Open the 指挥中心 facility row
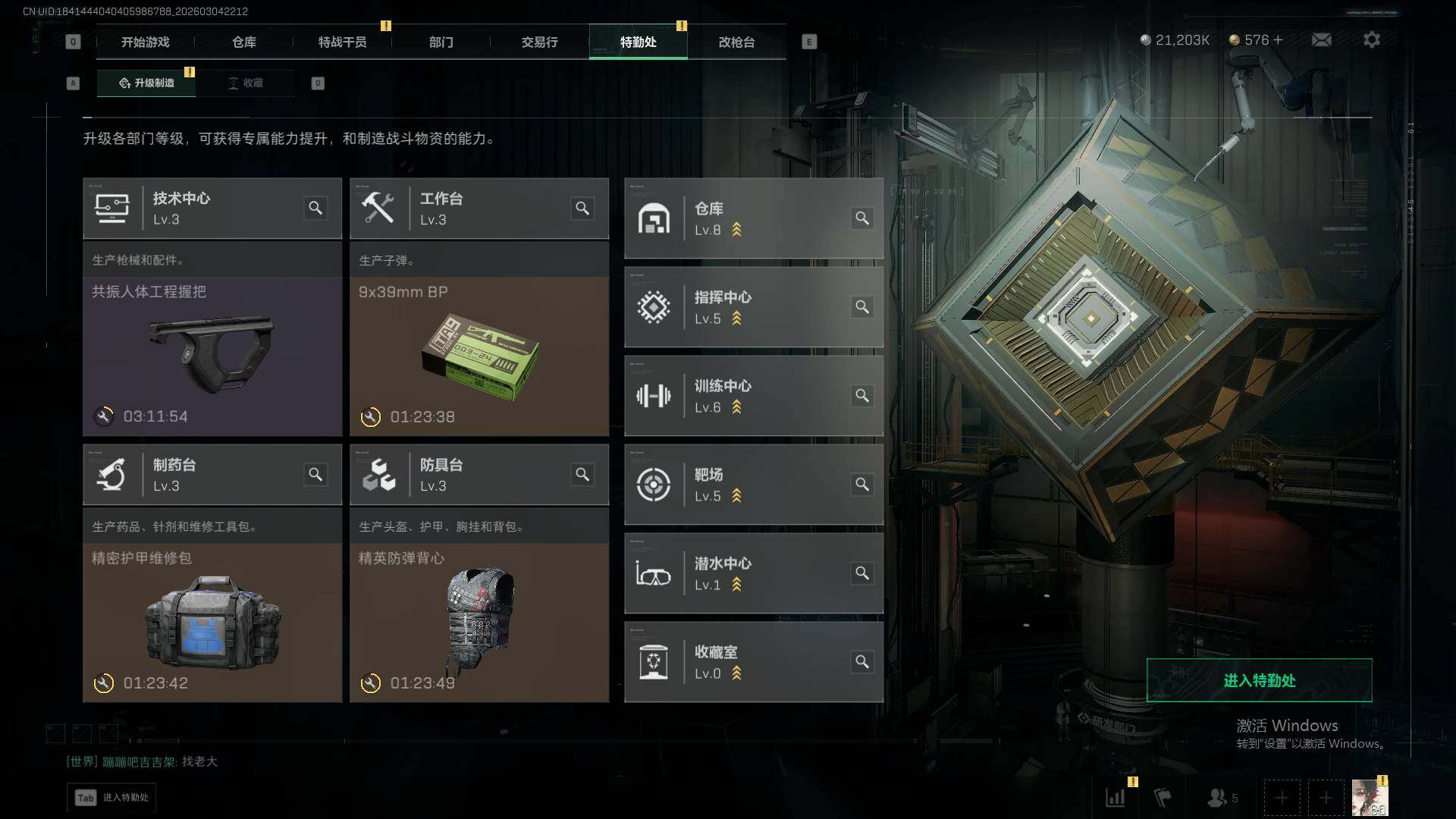The image size is (1456, 819). [x=753, y=307]
